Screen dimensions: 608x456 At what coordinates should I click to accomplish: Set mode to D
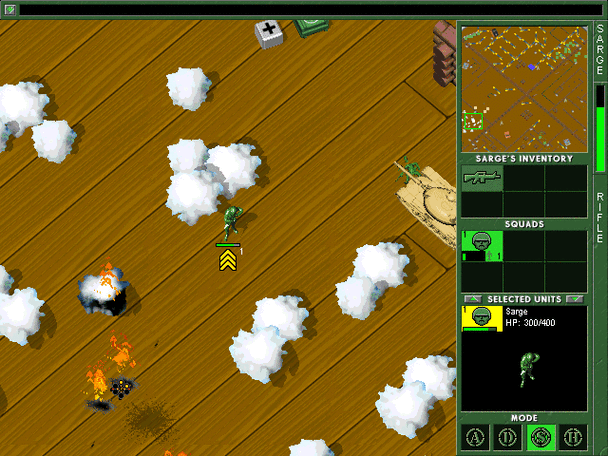point(508,437)
